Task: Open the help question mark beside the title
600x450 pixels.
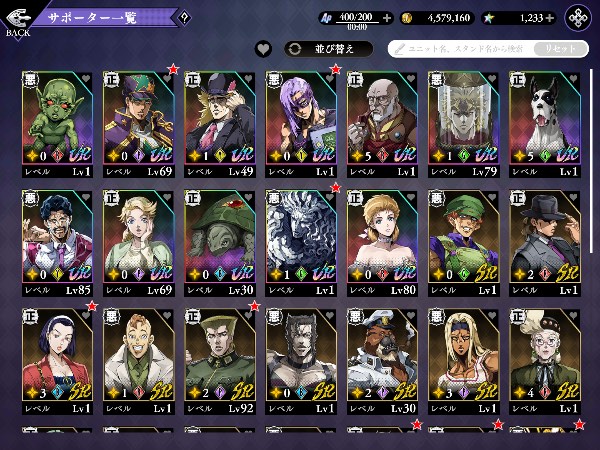Action: click(x=183, y=17)
